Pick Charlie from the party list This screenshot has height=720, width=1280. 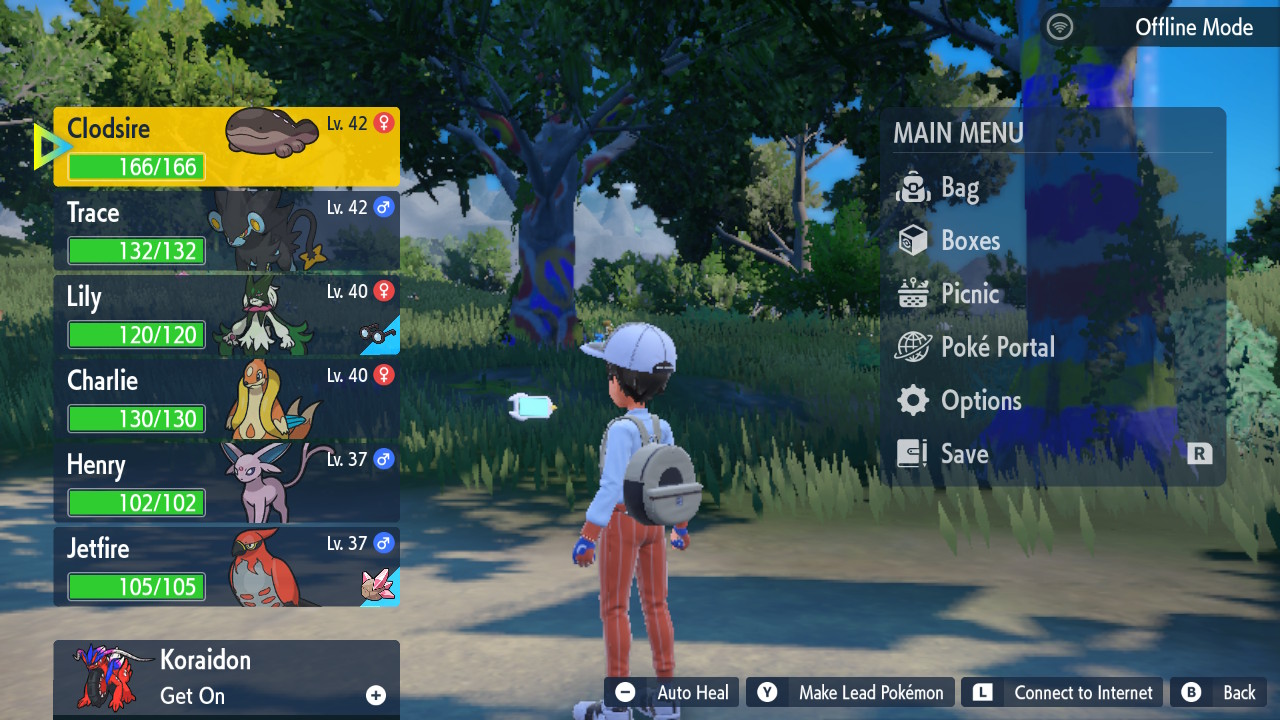(226, 399)
